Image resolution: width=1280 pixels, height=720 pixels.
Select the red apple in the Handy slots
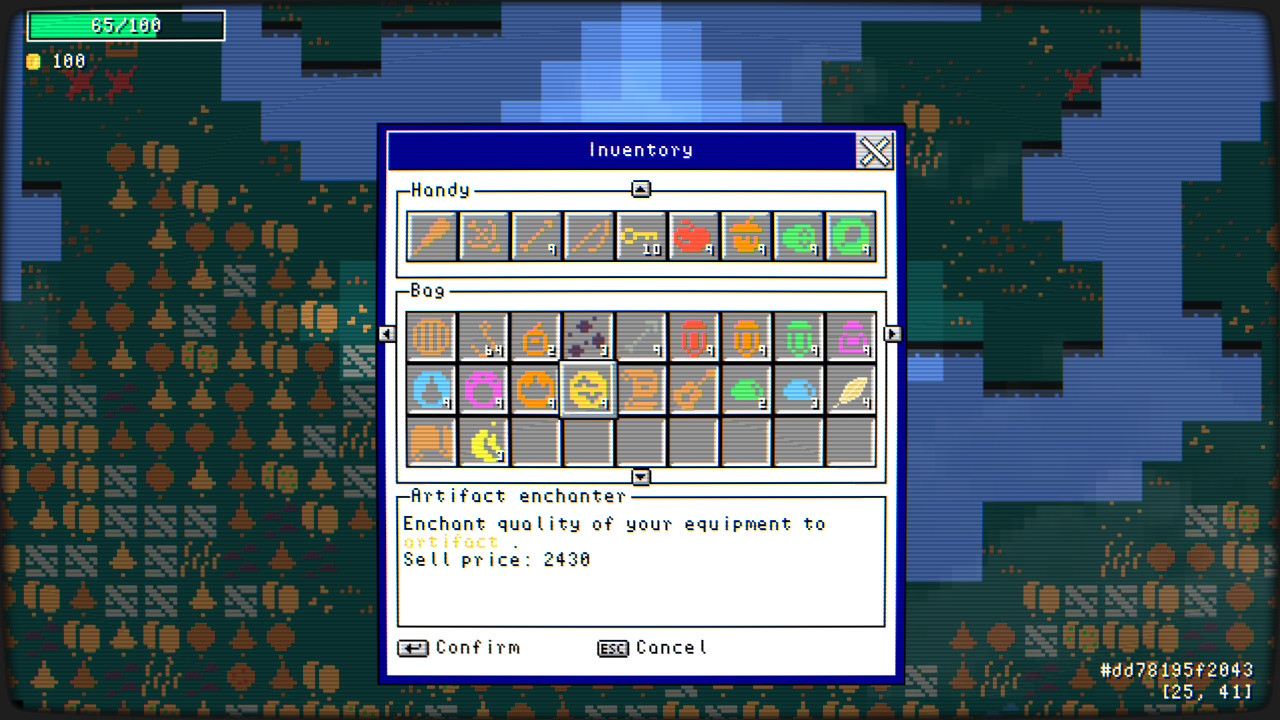pos(695,235)
